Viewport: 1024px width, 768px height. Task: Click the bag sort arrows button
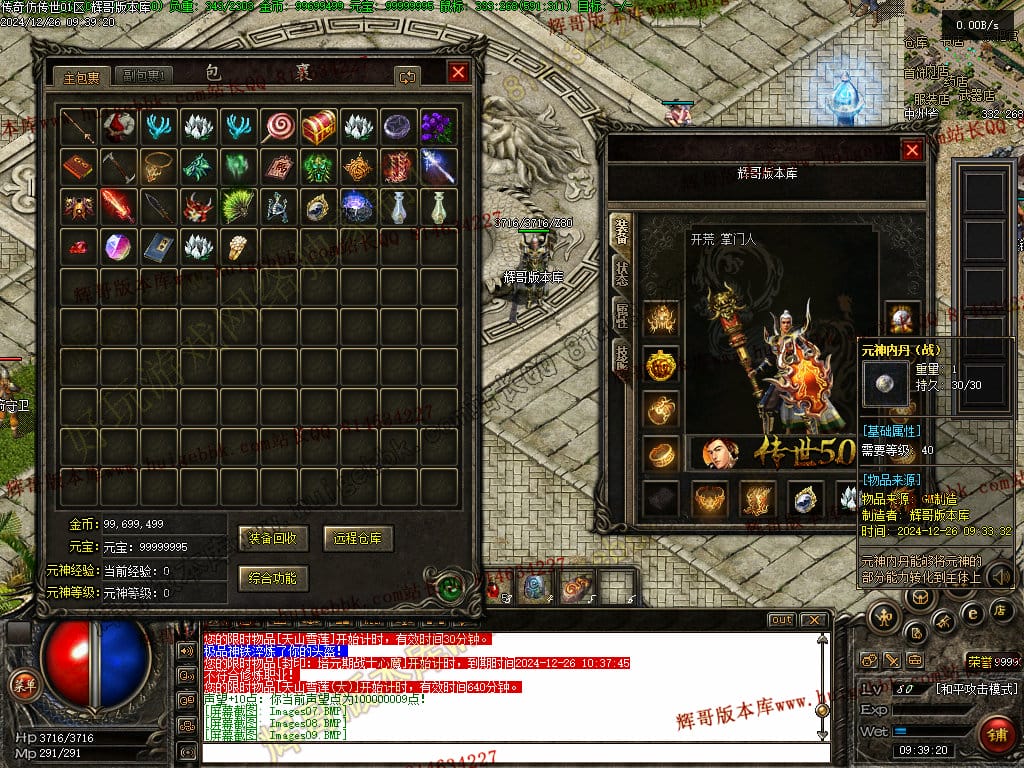(407, 76)
